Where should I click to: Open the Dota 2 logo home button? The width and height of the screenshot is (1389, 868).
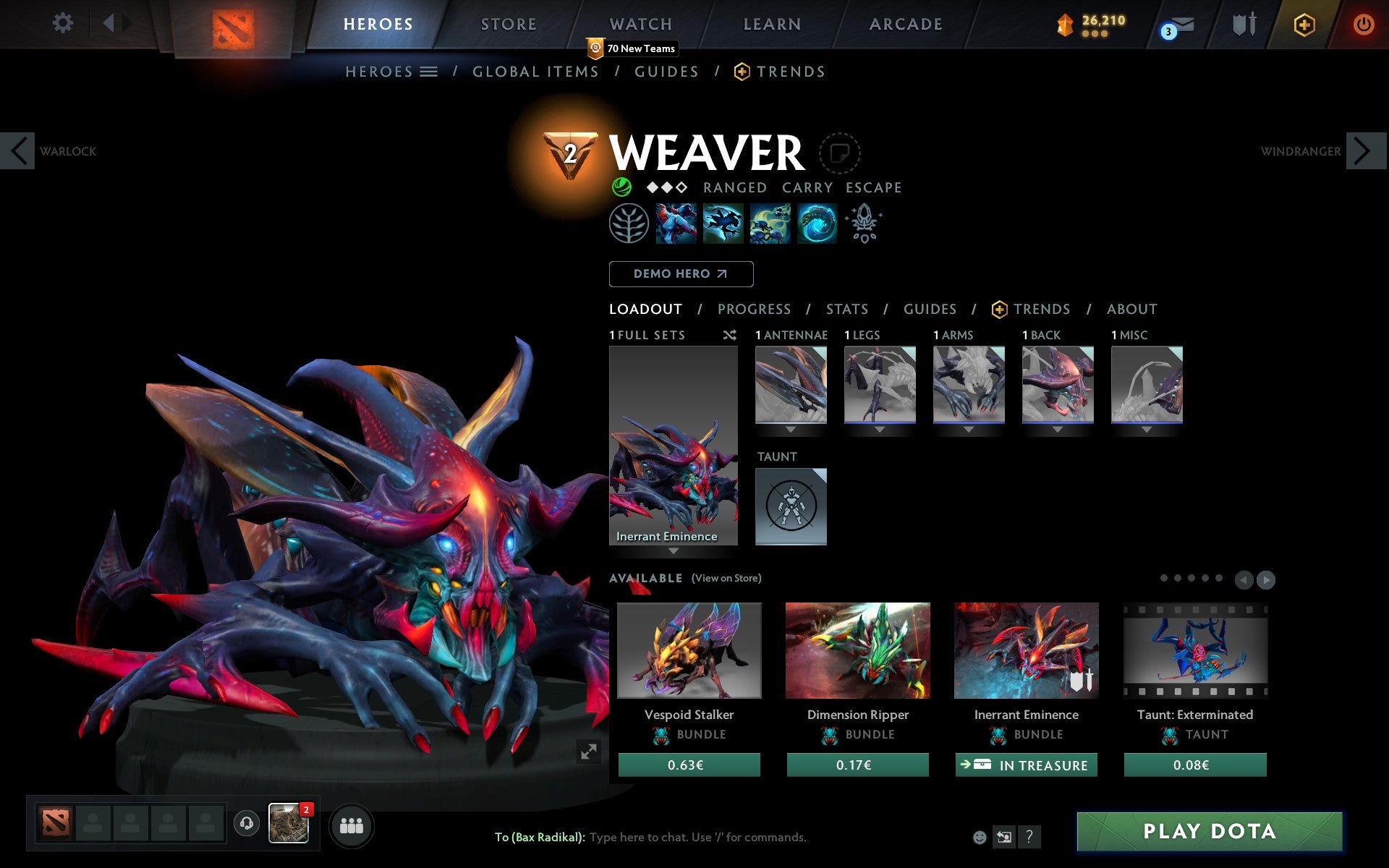click(233, 24)
